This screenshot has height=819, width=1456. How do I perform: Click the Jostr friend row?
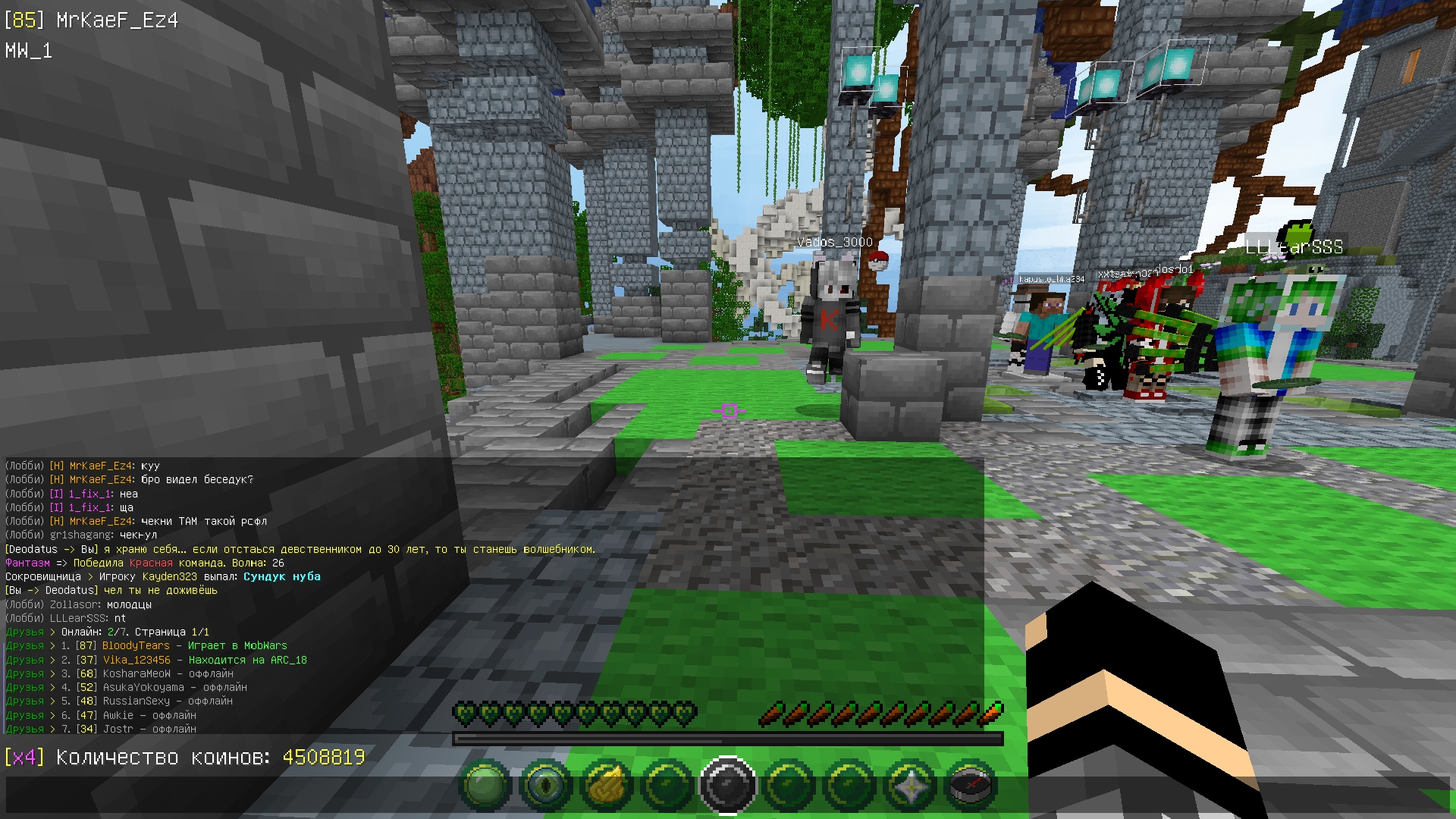point(118,729)
